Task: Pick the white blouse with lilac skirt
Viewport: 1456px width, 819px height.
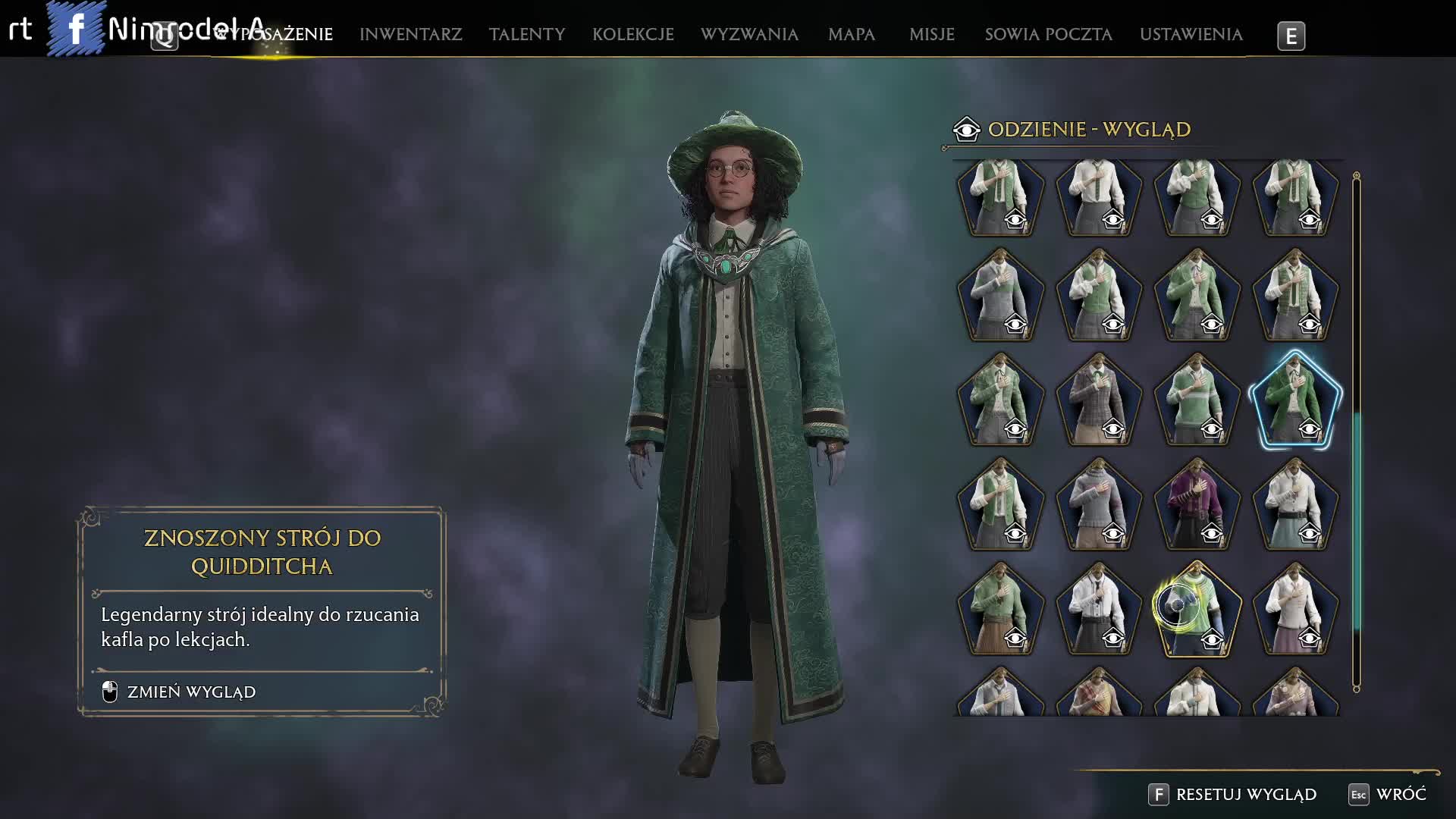Action: click(x=1294, y=607)
